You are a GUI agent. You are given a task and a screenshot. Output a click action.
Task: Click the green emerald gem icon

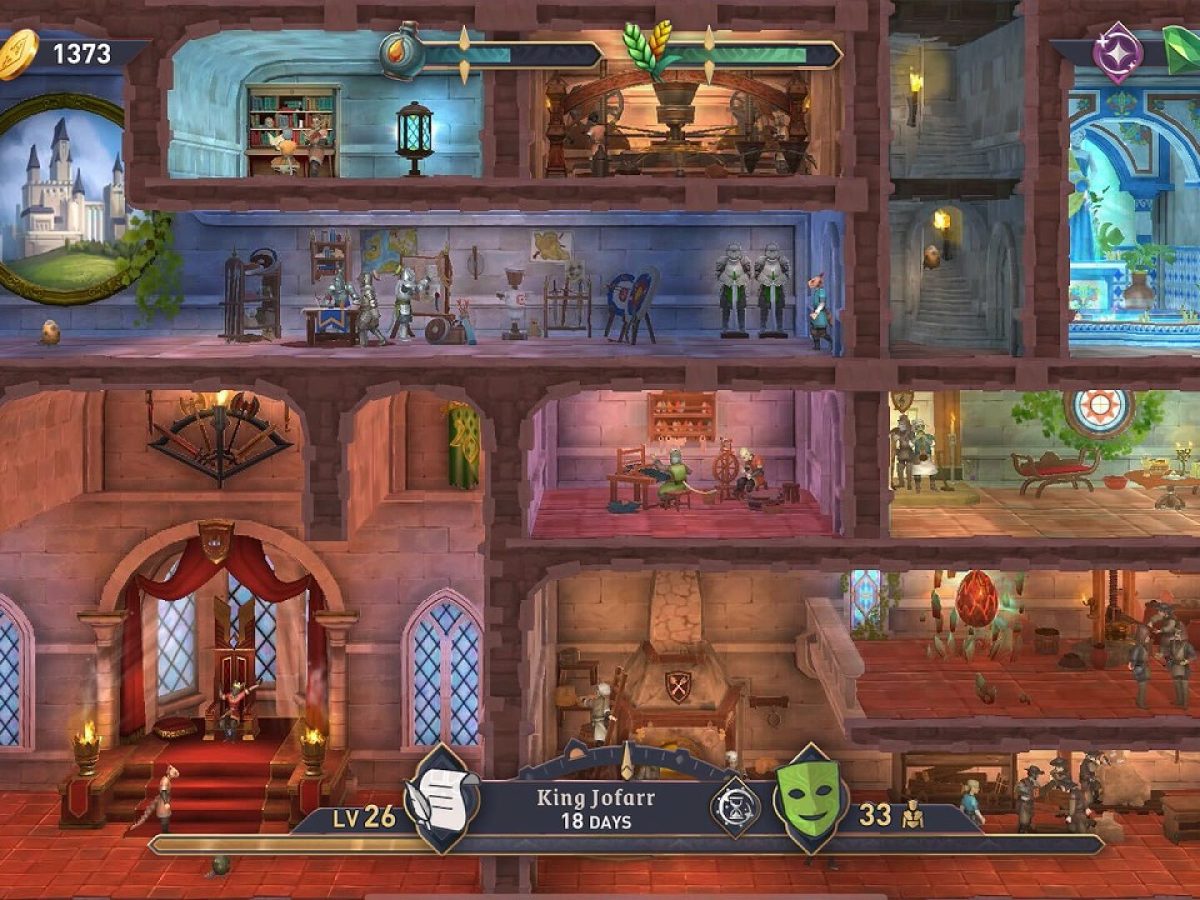(1181, 50)
